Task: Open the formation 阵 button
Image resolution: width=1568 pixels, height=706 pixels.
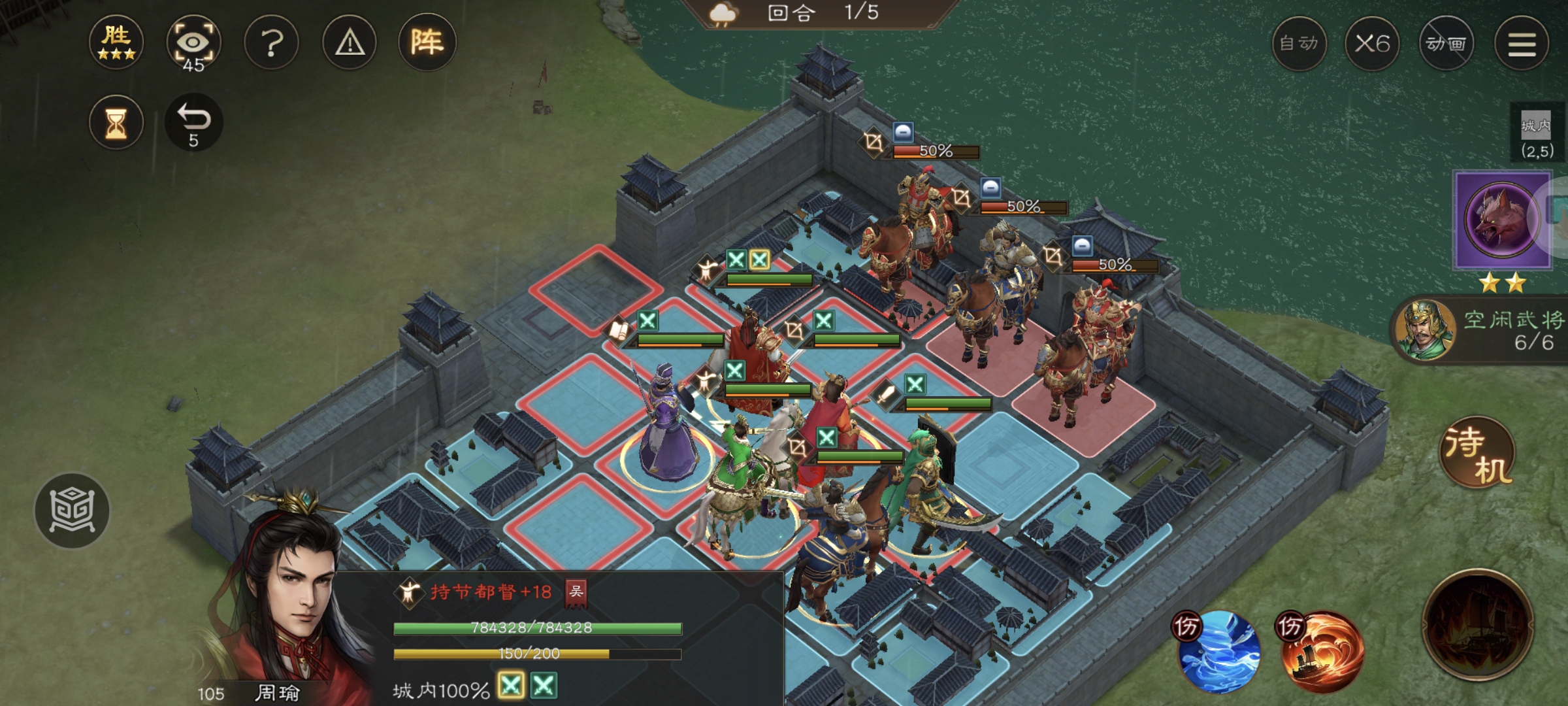Action: click(427, 43)
